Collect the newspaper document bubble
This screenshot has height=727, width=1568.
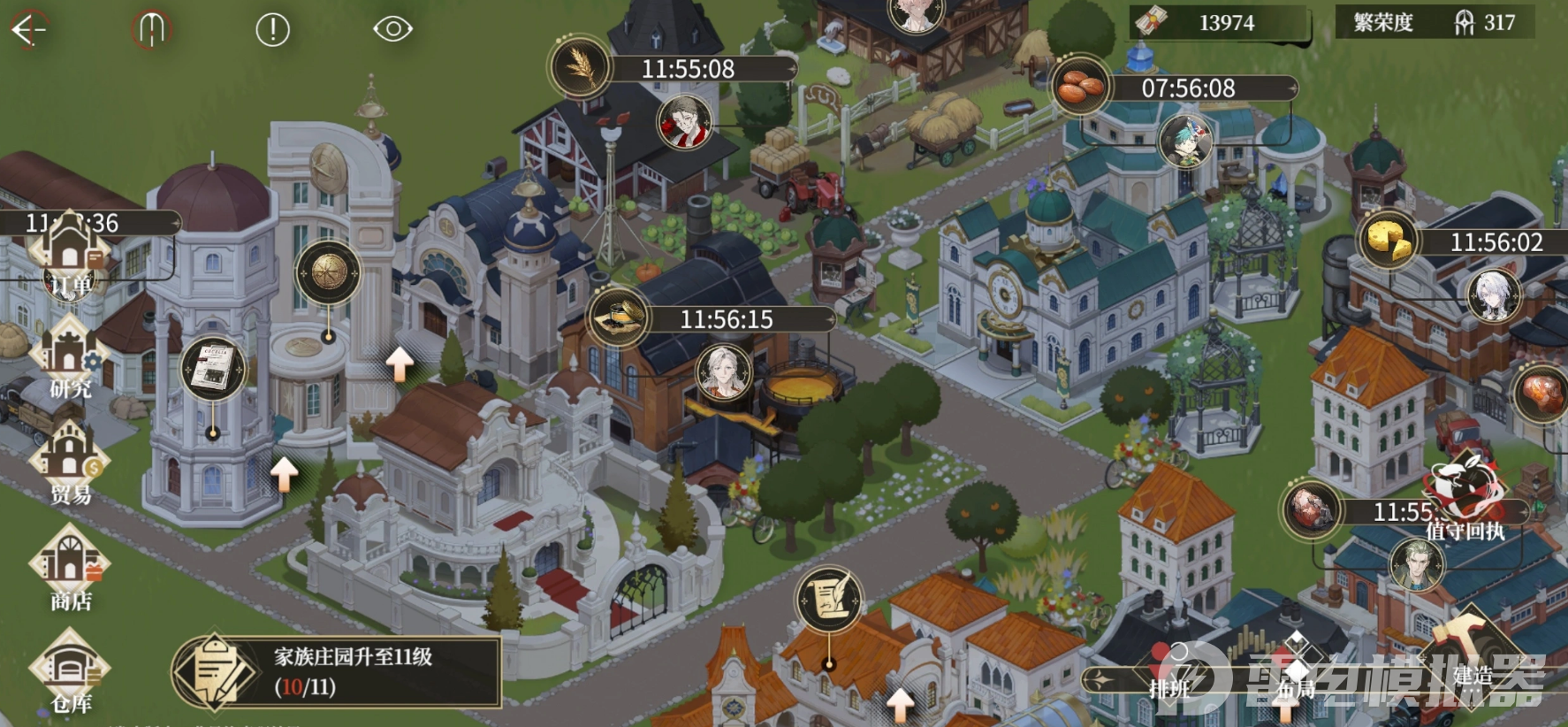(213, 367)
